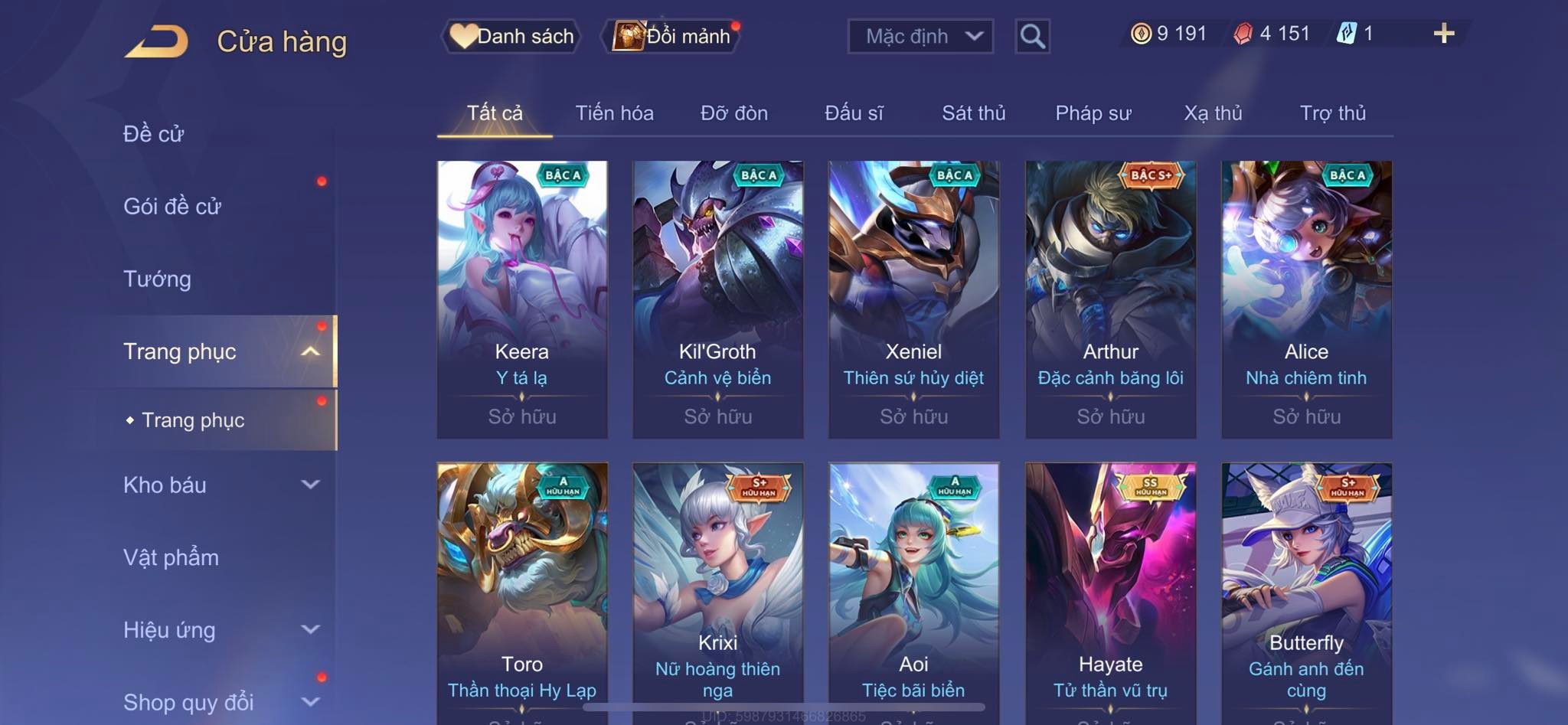Go back using the gold arrow button

tap(157, 41)
